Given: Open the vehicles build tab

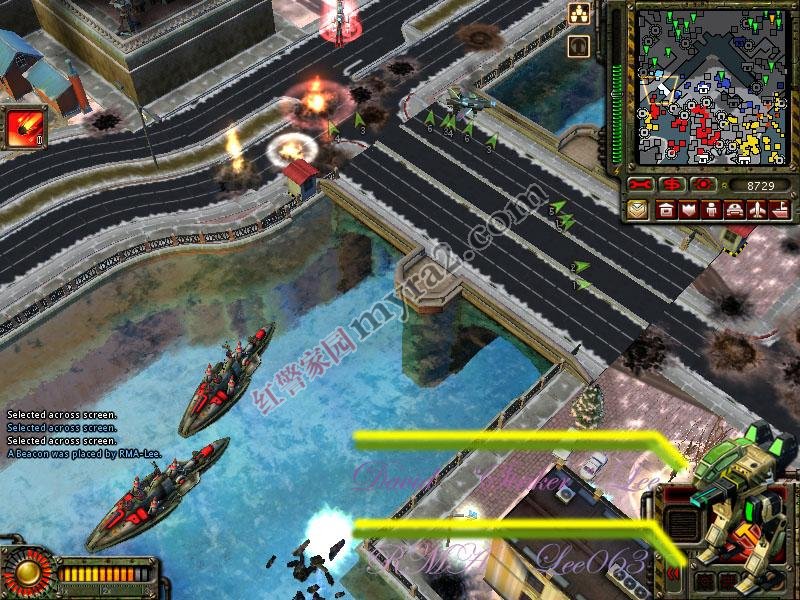Looking at the screenshot, I should [x=734, y=210].
